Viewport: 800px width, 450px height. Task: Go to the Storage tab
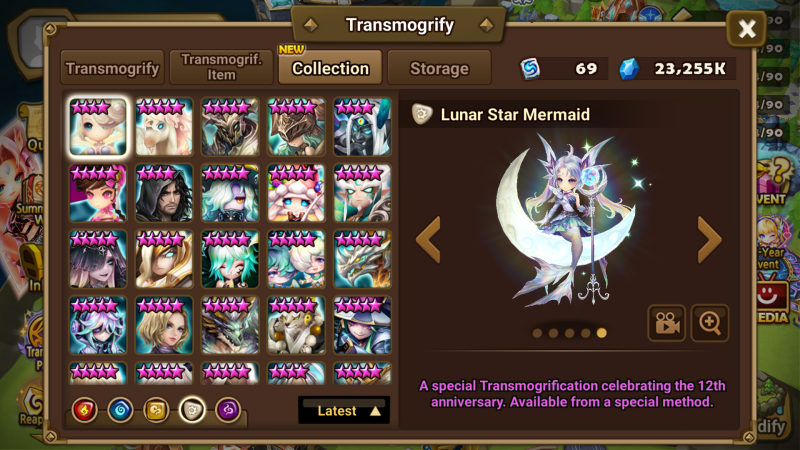(439, 69)
